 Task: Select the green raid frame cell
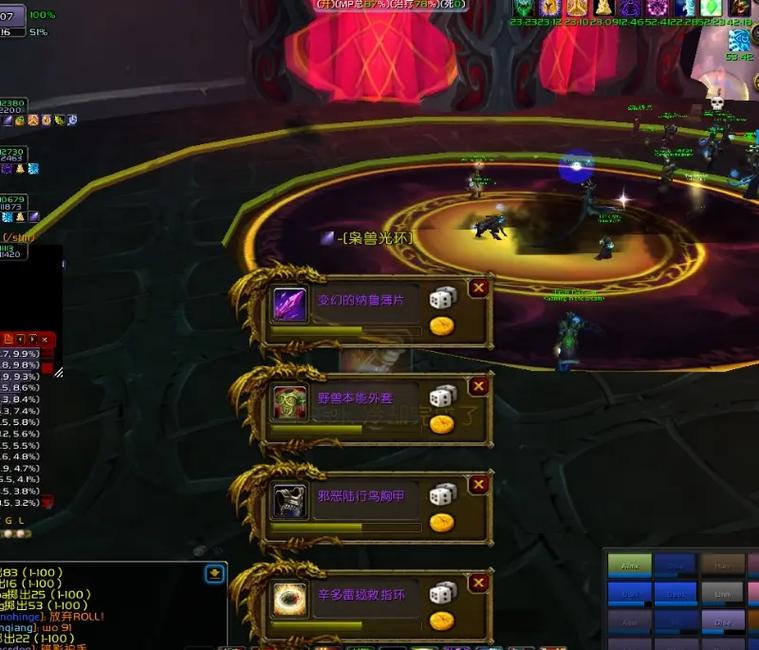(629, 565)
